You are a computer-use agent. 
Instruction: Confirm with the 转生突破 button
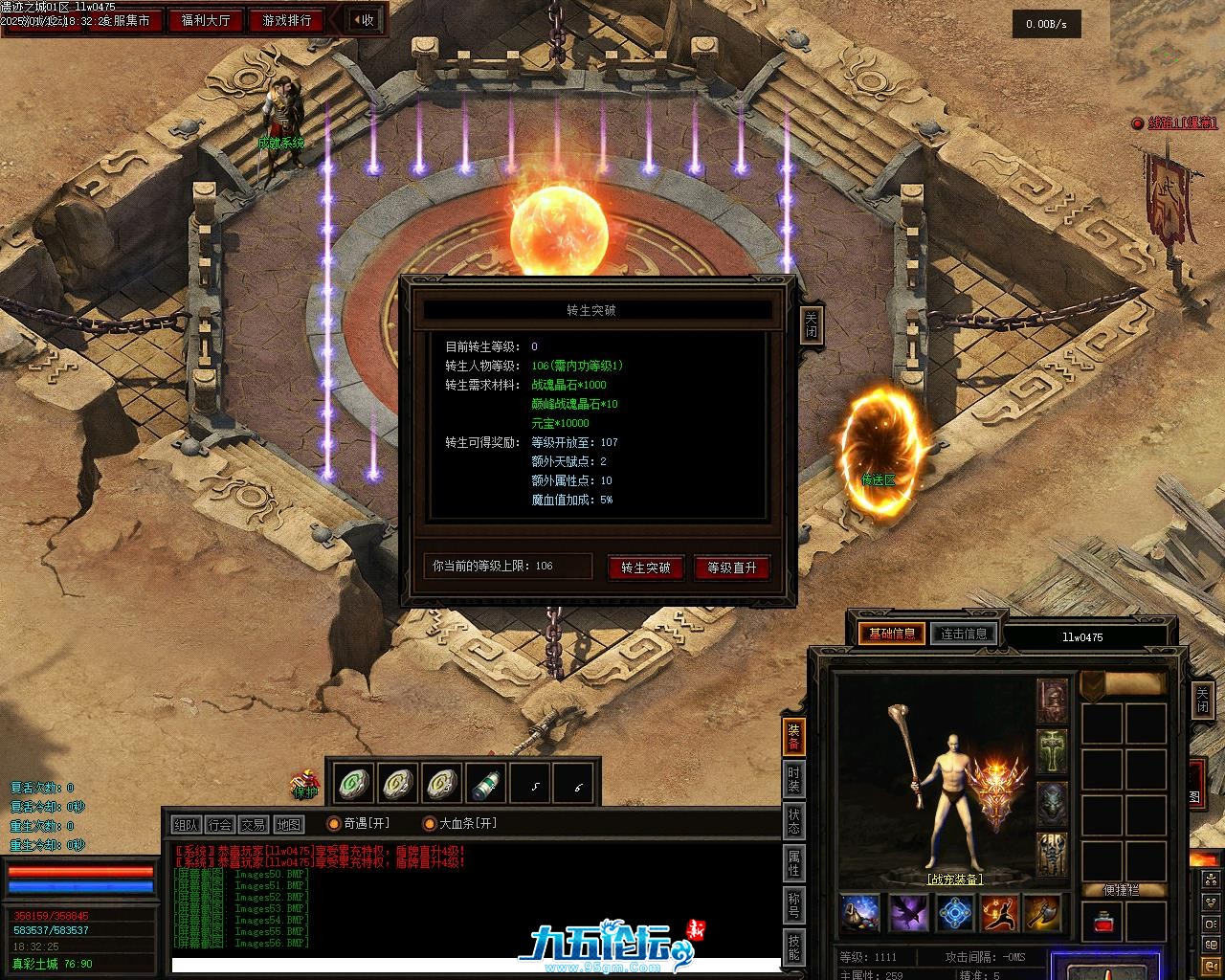[x=645, y=568]
